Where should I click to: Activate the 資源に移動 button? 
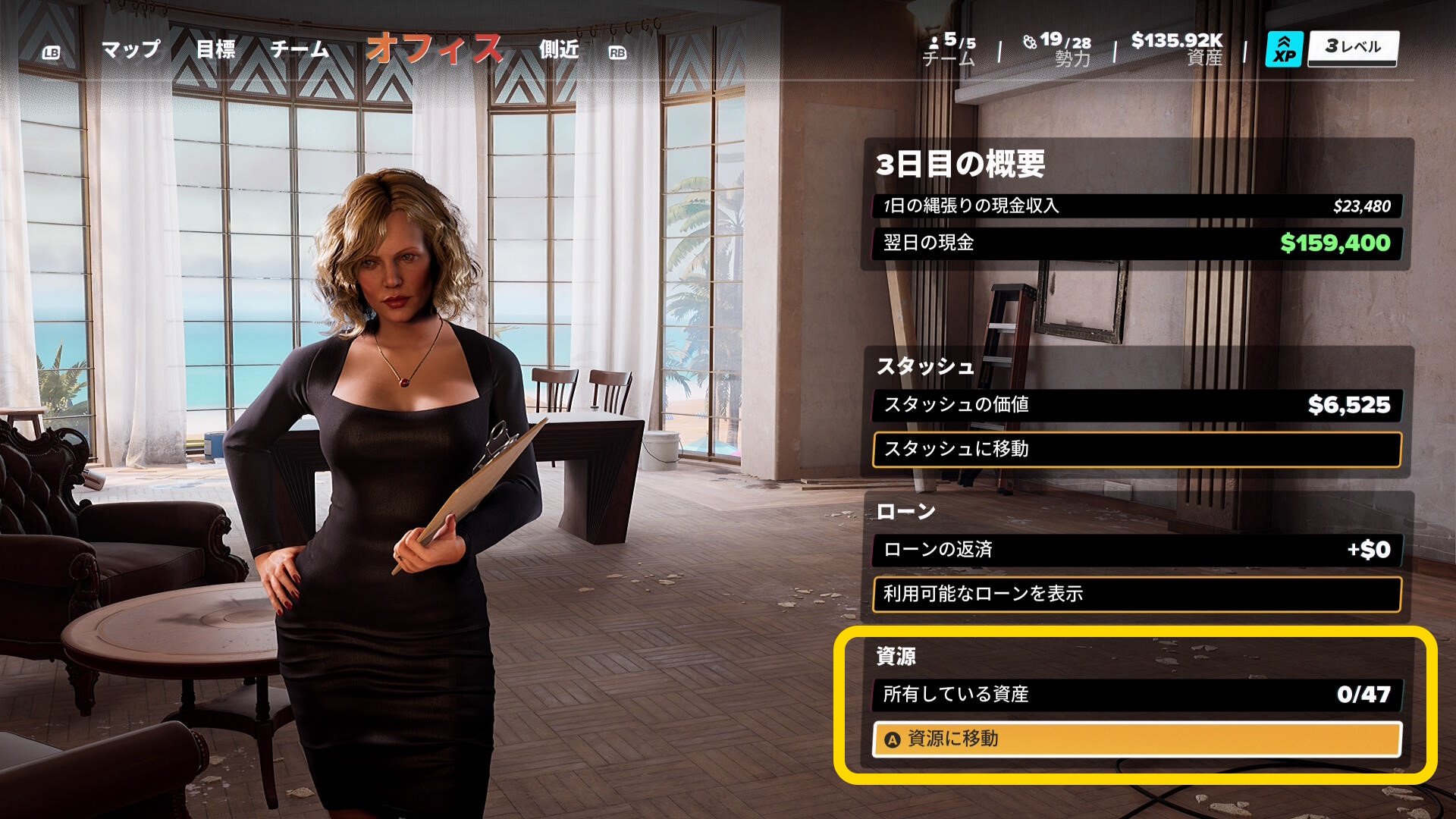[1136, 739]
